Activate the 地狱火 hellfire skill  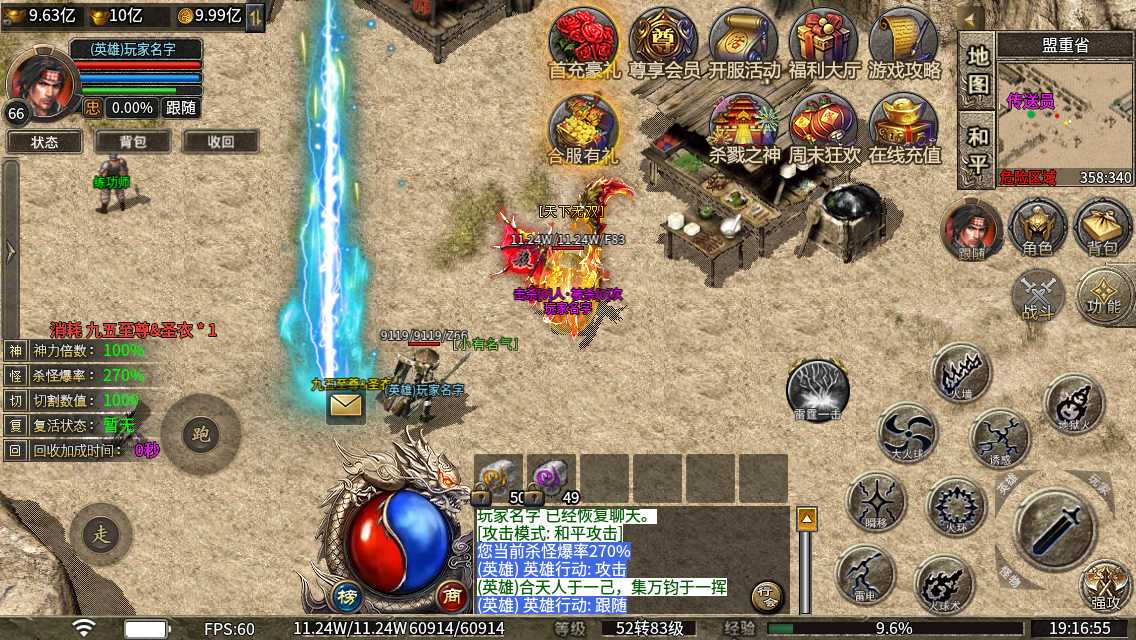tap(1074, 403)
